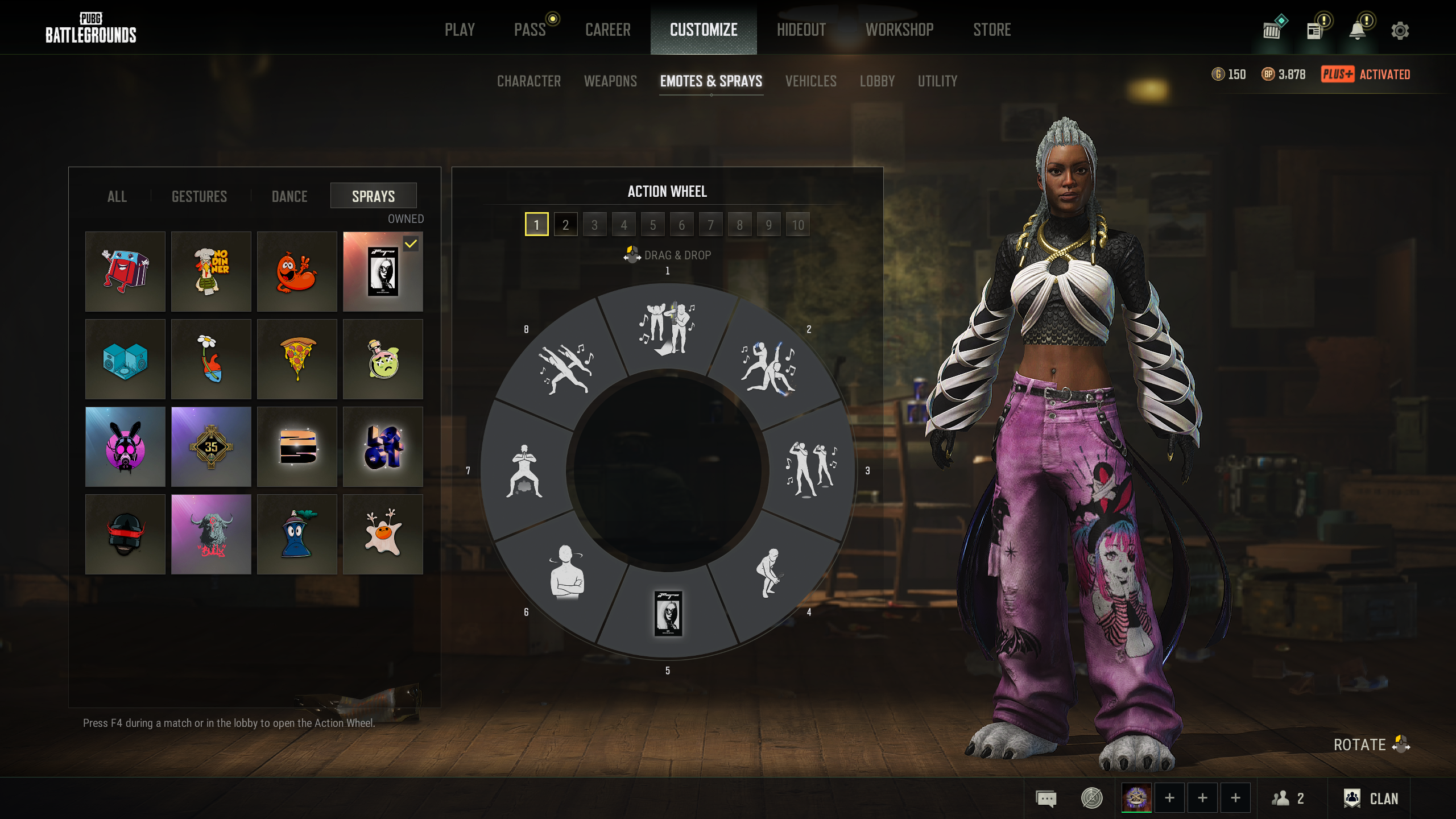Screen dimensions: 1456x819
Task: Select the crossed-arms emote on the wheel
Action: (x=566, y=572)
